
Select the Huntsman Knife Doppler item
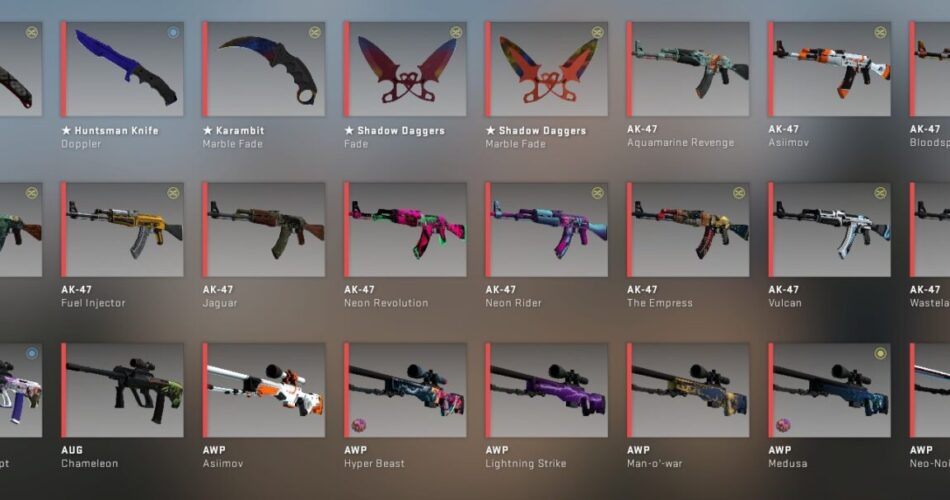[123, 69]
